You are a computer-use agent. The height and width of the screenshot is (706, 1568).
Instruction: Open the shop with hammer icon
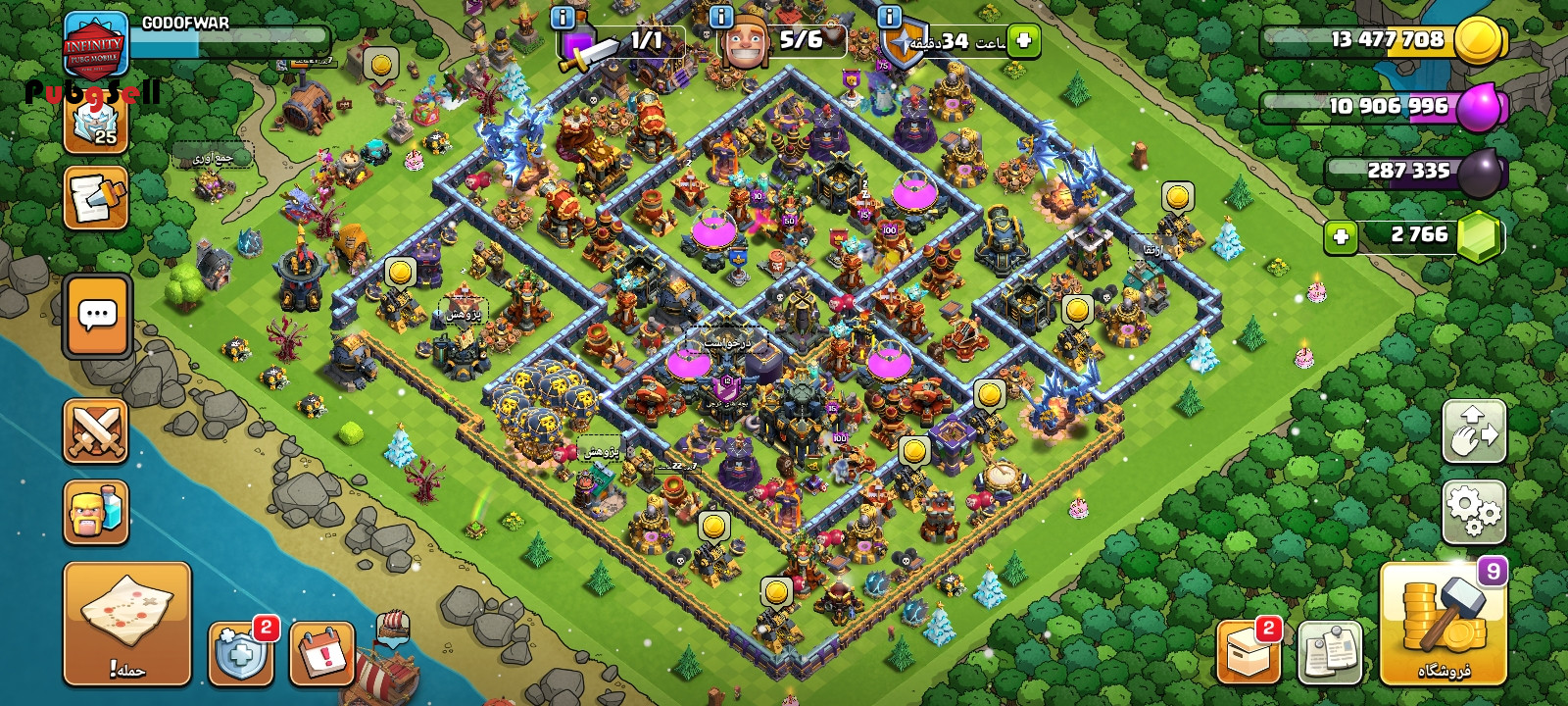[x=1443, y=624]
